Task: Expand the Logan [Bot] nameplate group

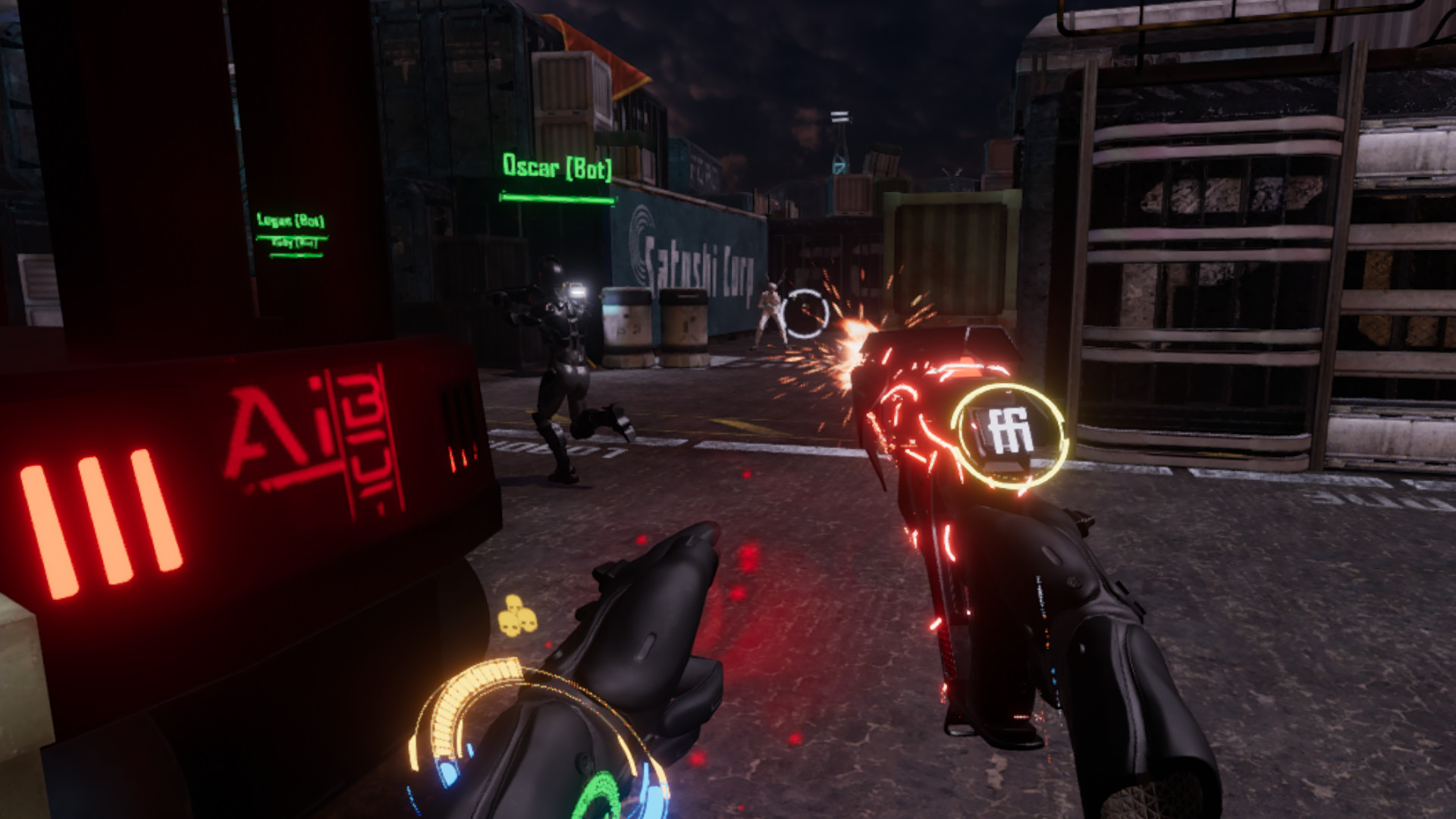Action: pyautogui.click(x=292, y=222)
